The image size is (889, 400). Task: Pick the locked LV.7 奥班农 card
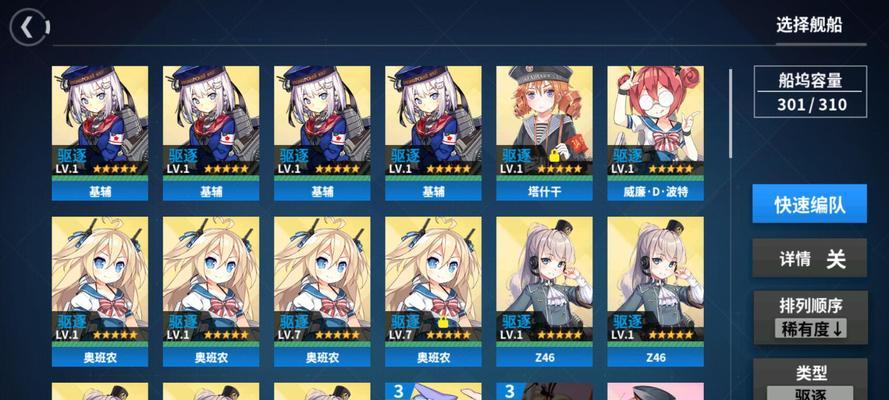tap(432, 290)
